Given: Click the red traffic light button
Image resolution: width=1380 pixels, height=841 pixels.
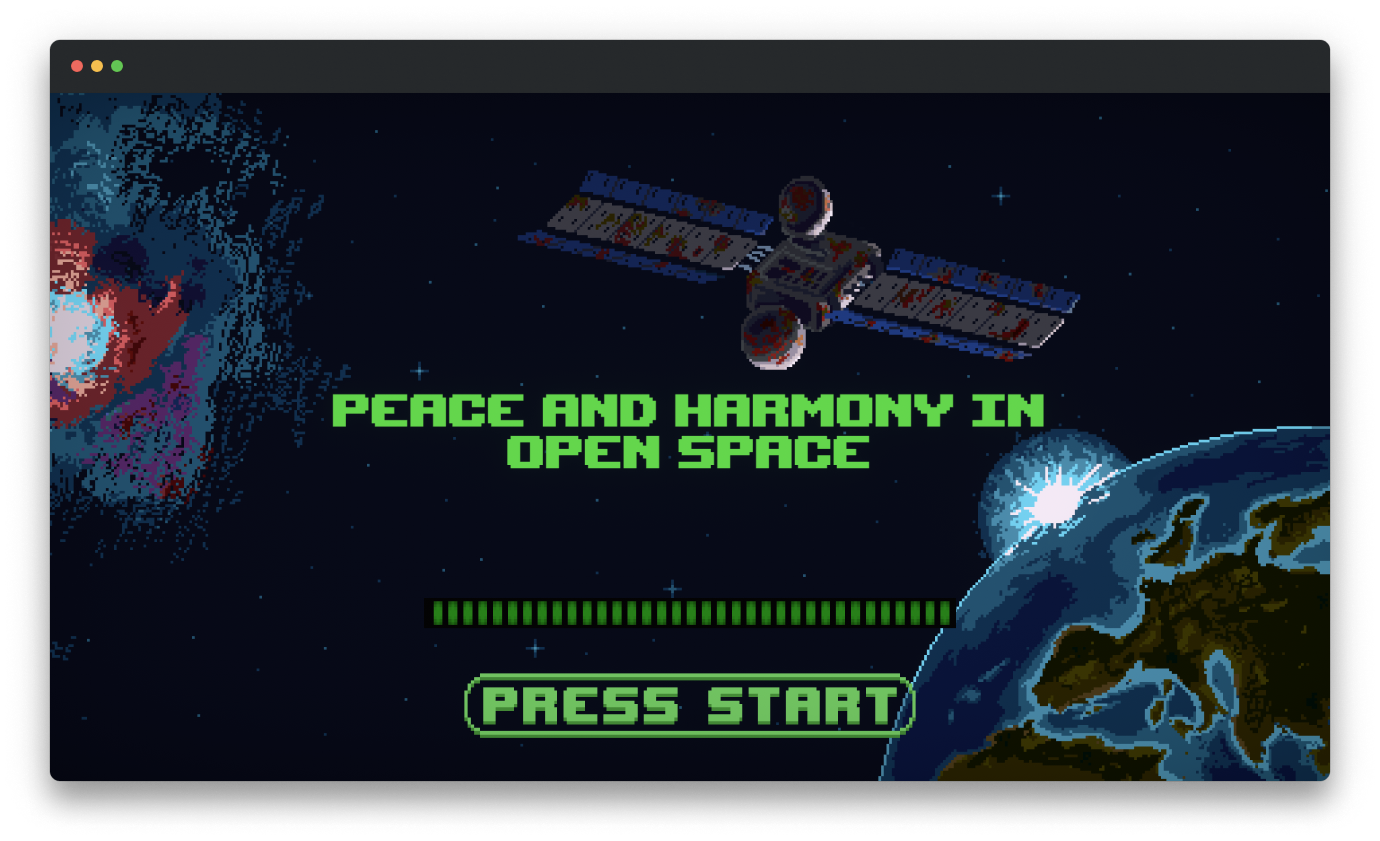Looking at the screenshot, I should (77, 65).
